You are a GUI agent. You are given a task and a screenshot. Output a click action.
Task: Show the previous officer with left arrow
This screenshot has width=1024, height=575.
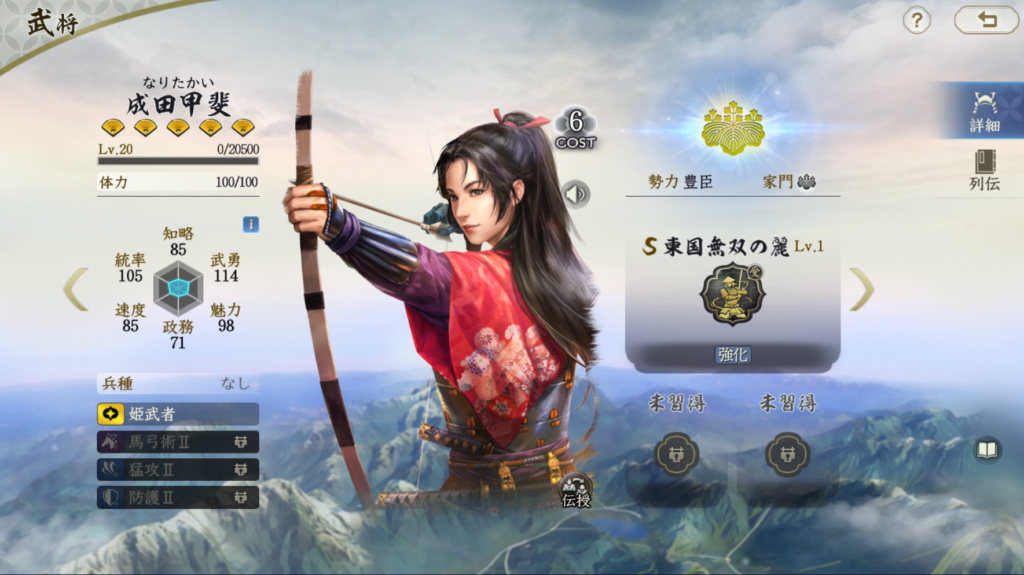(x=76, y=289)
